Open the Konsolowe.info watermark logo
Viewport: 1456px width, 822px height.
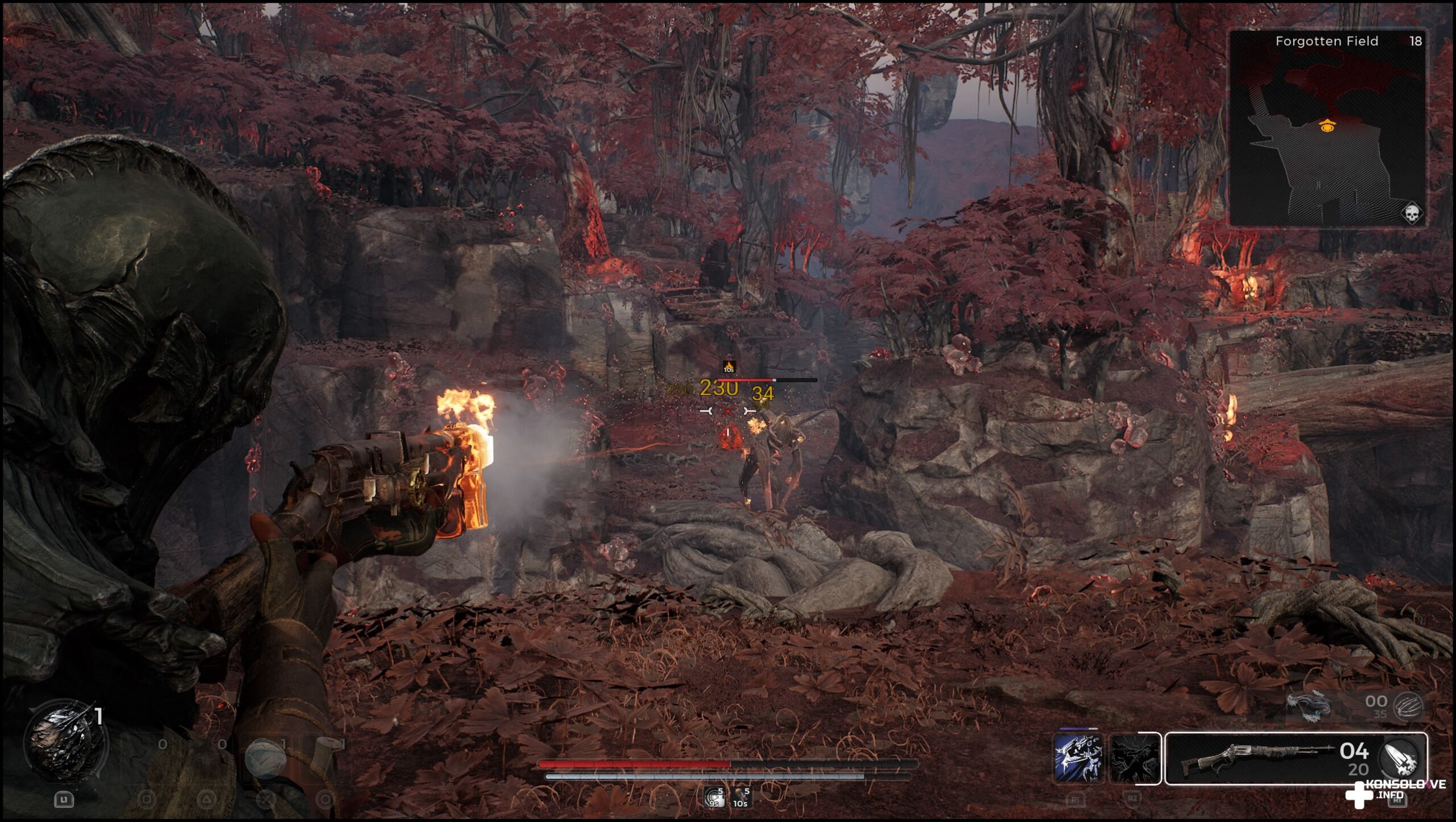pyautogui.click(x=1393, y=792)
